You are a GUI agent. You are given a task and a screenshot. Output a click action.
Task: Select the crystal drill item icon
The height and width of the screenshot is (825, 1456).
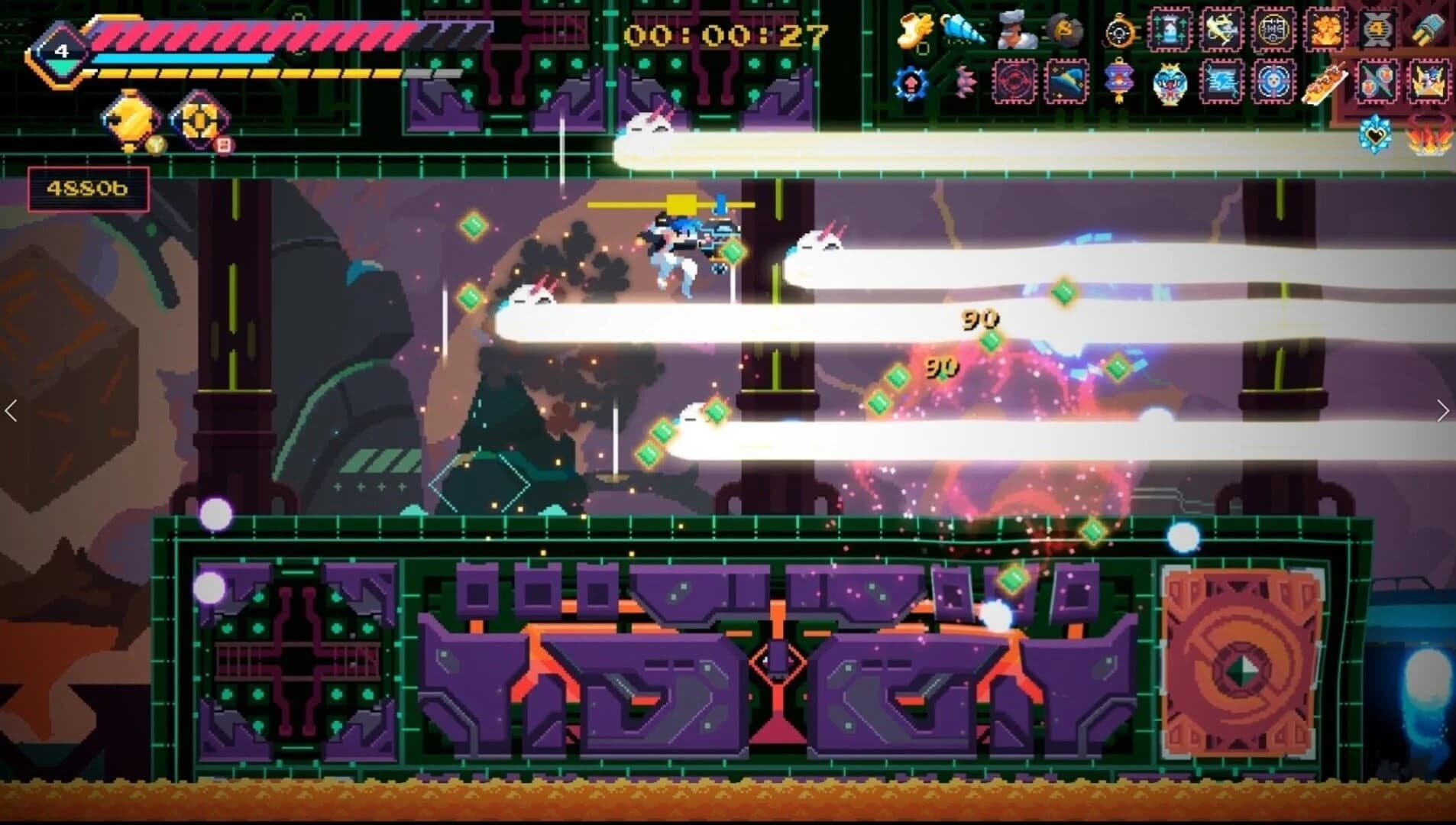click(963, 31)
